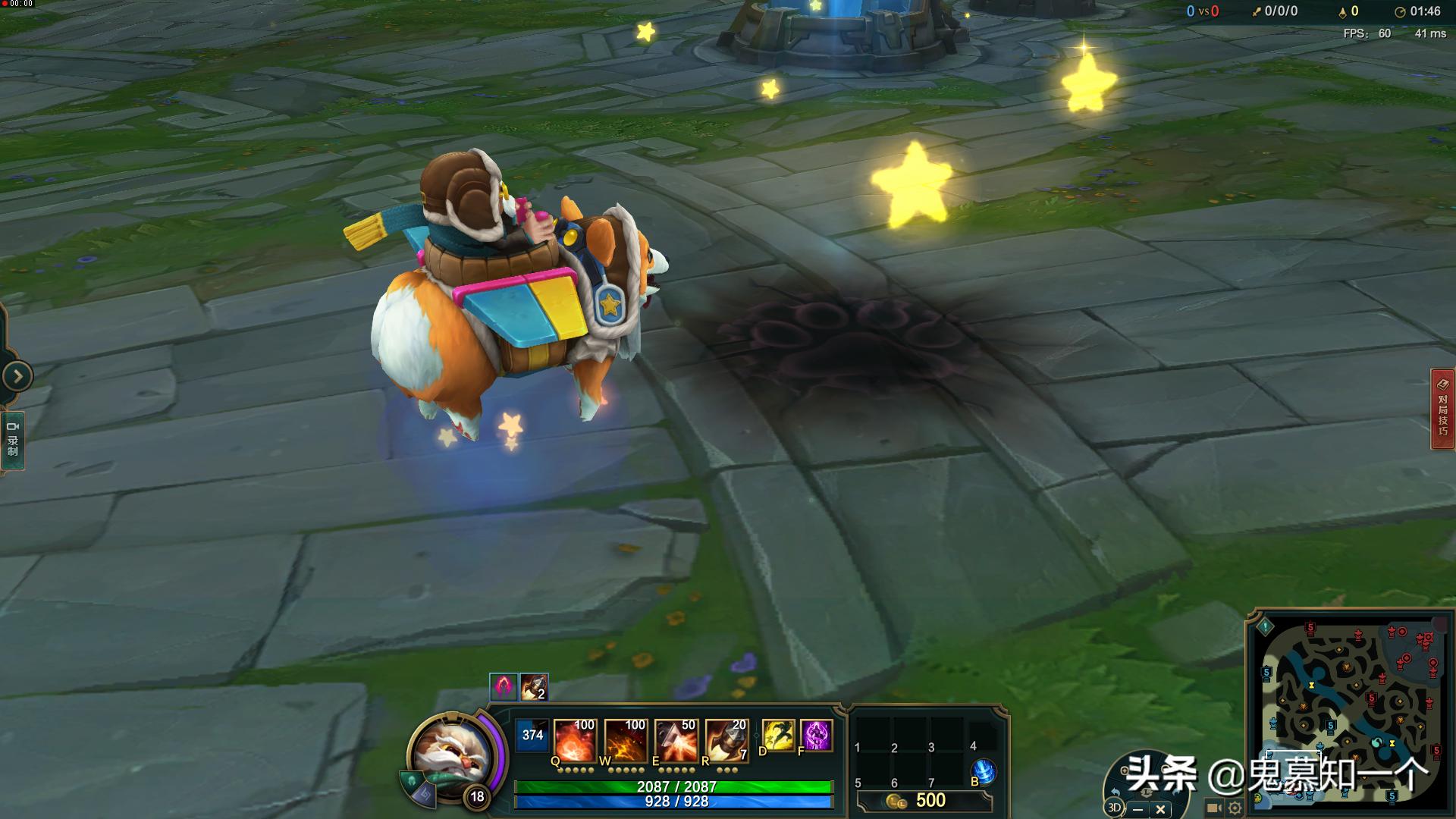The height and width of the screenshot is (819, 1456).
Task: Toggle the camera icon beside the gear
Action: pos(1214,808)
